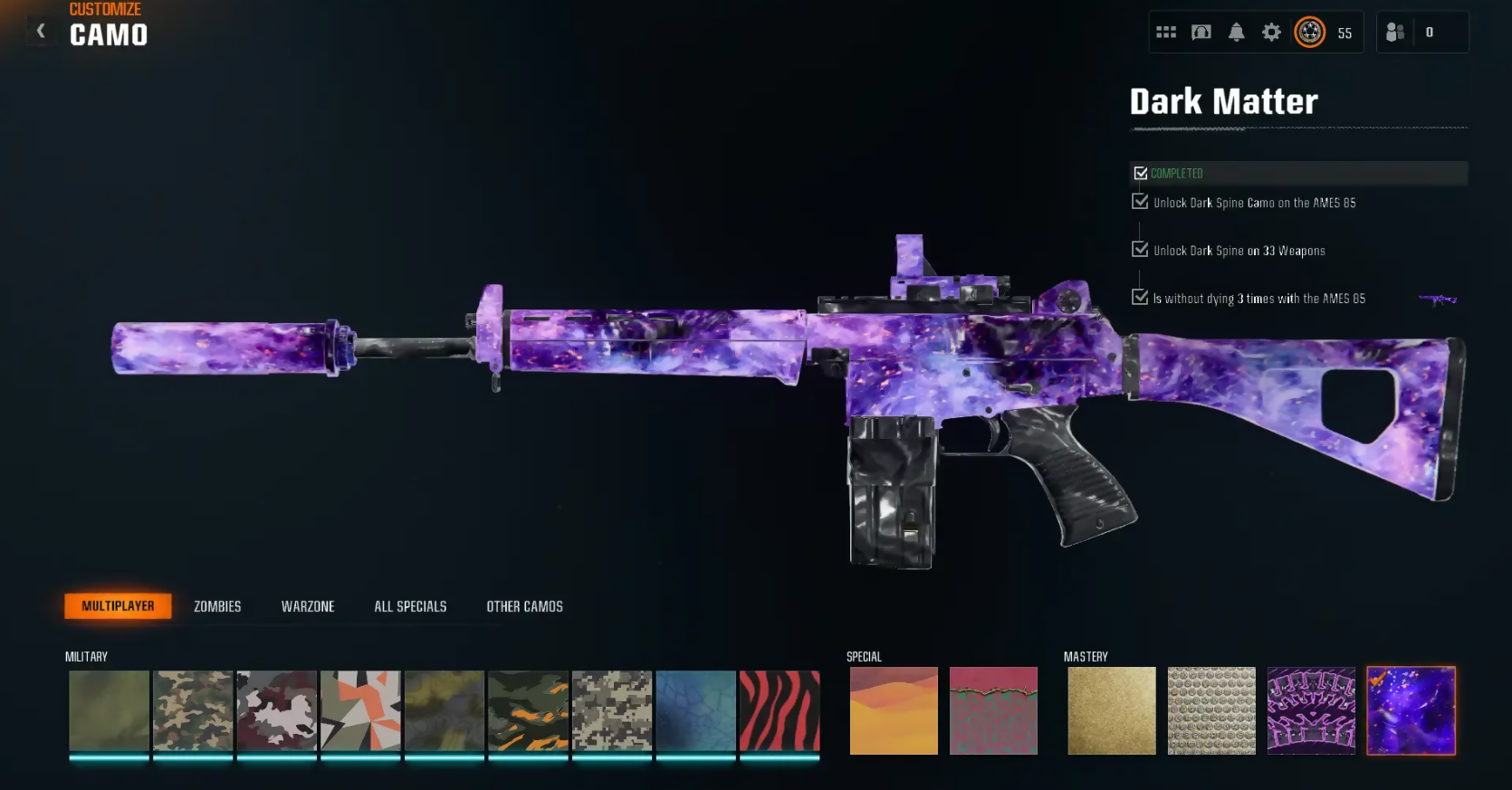The height and width of the screenshot is (790, 1512).
Task: Choose the diamond mastery camo swatch
Action: pos(1211,710)
